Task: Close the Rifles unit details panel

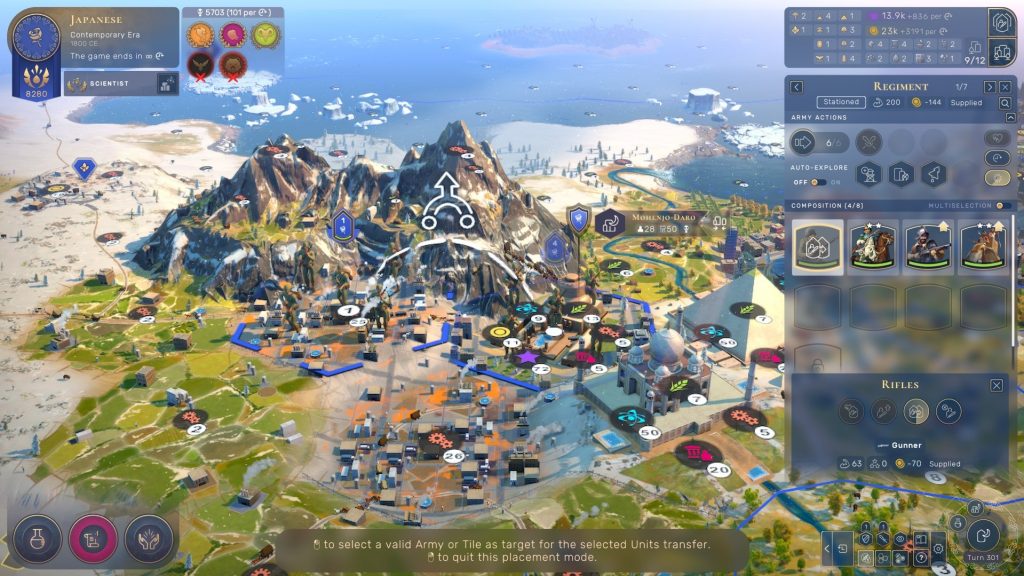Action: click(996, 385)
